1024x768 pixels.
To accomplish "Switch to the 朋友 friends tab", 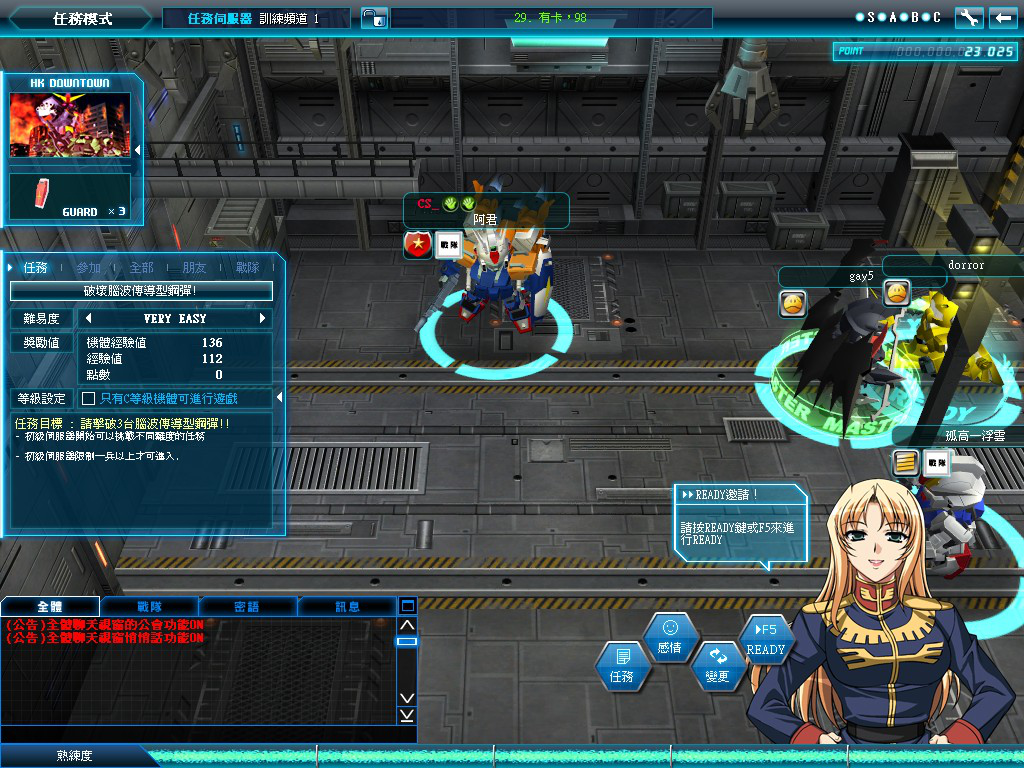I will point(194,268).
